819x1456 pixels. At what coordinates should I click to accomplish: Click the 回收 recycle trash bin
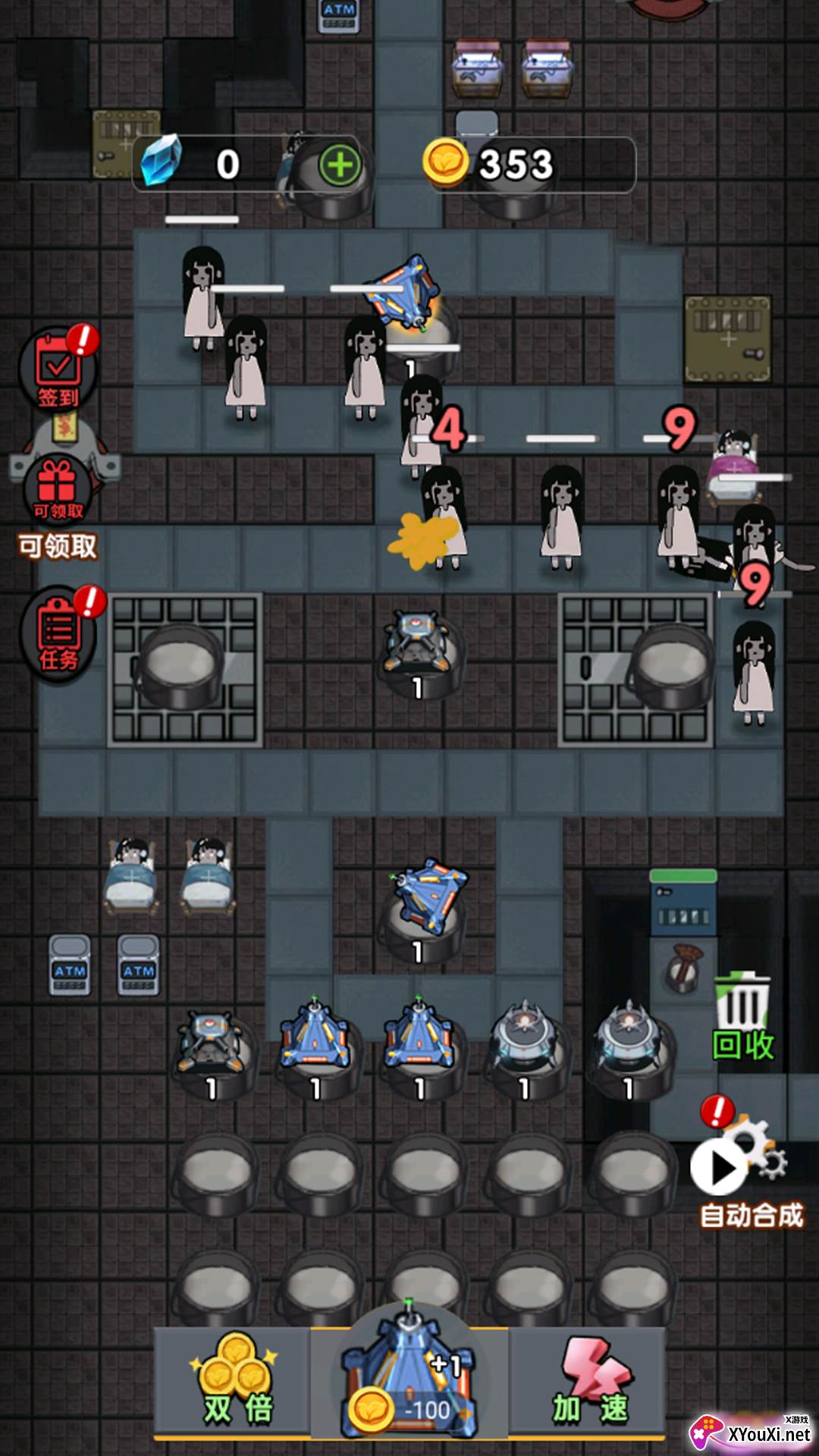point(743,1016)
